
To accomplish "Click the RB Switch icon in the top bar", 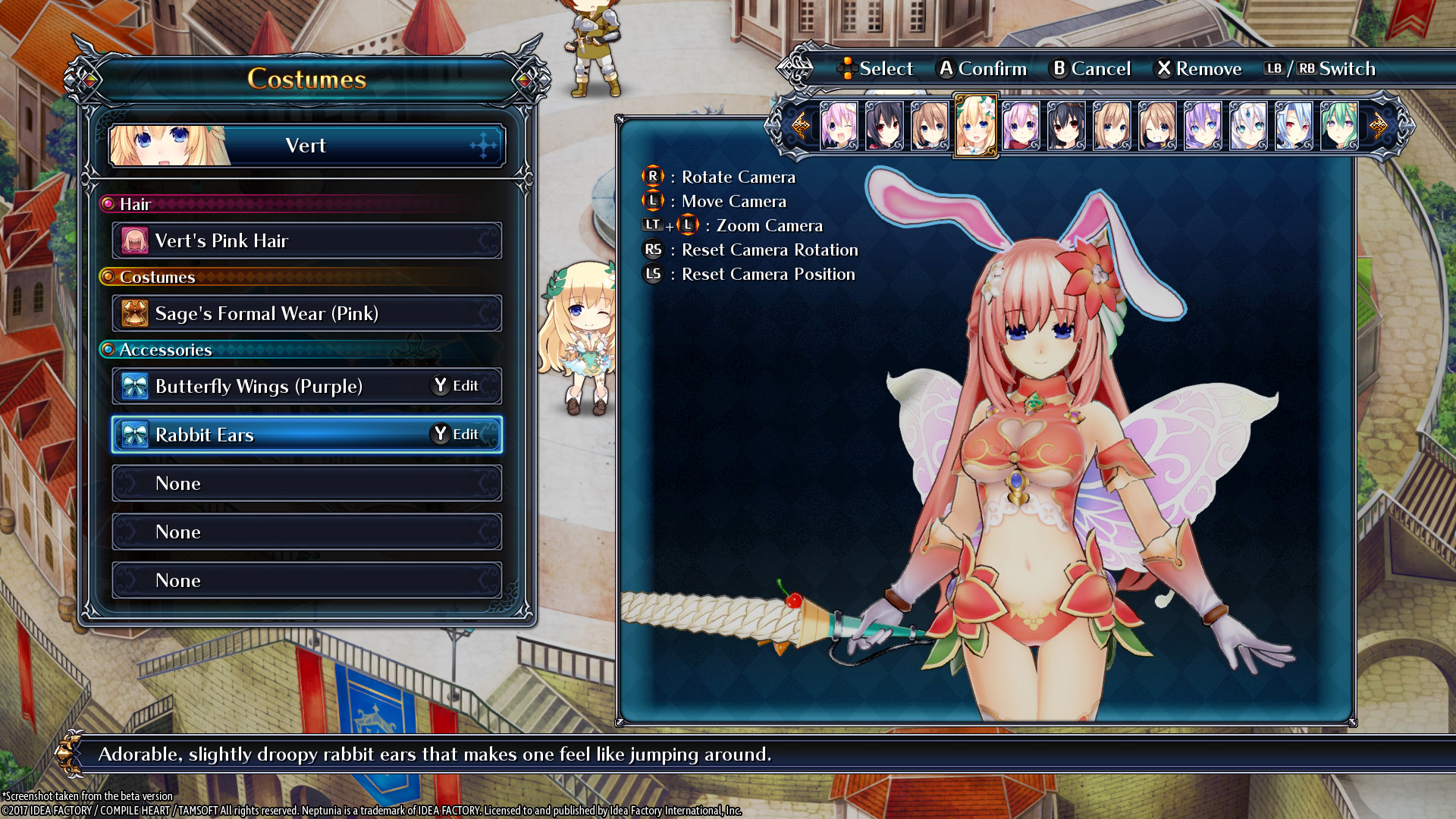I will (x=1306, y=68).
